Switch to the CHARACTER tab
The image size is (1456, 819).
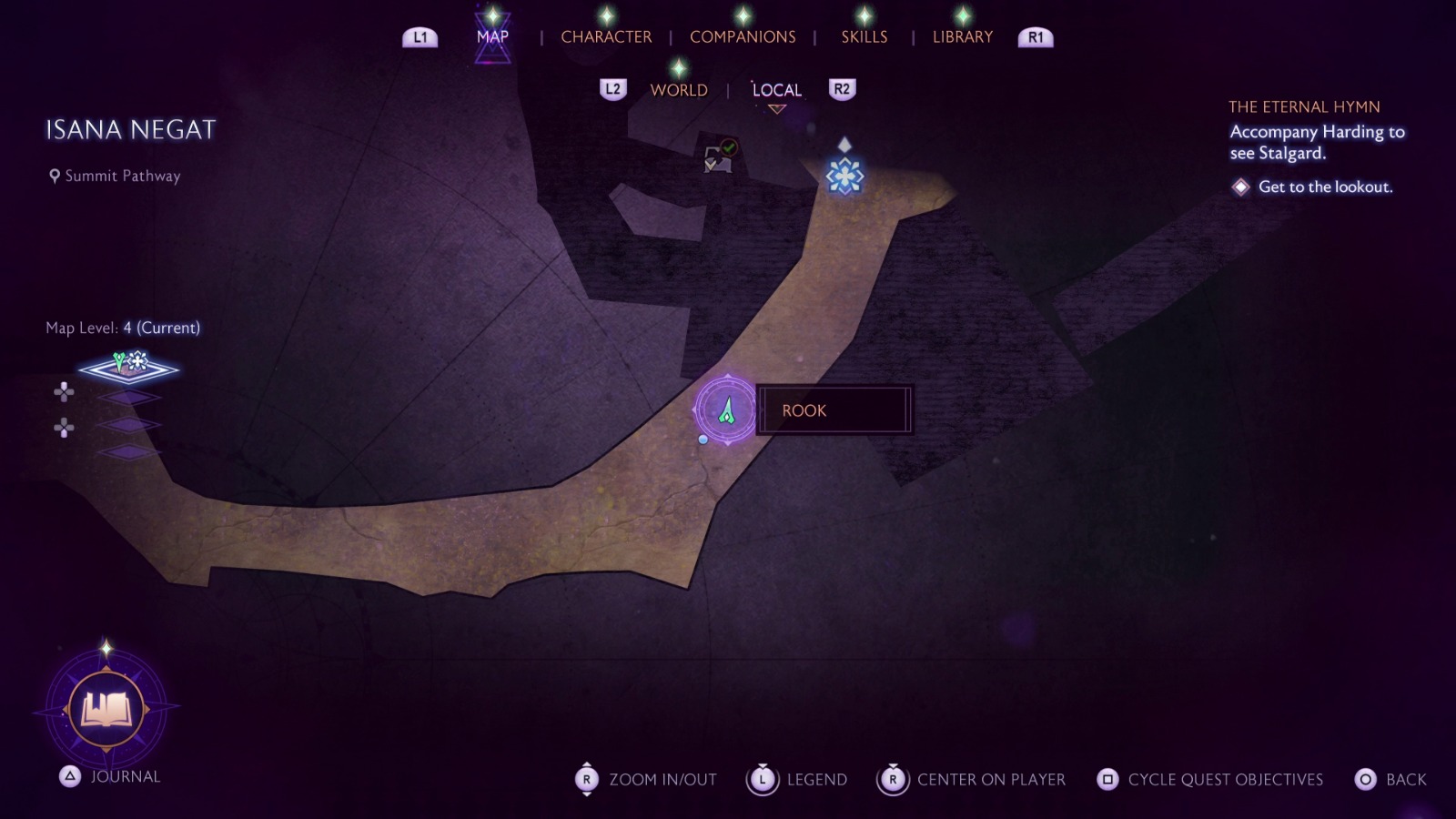pos(606,36)
